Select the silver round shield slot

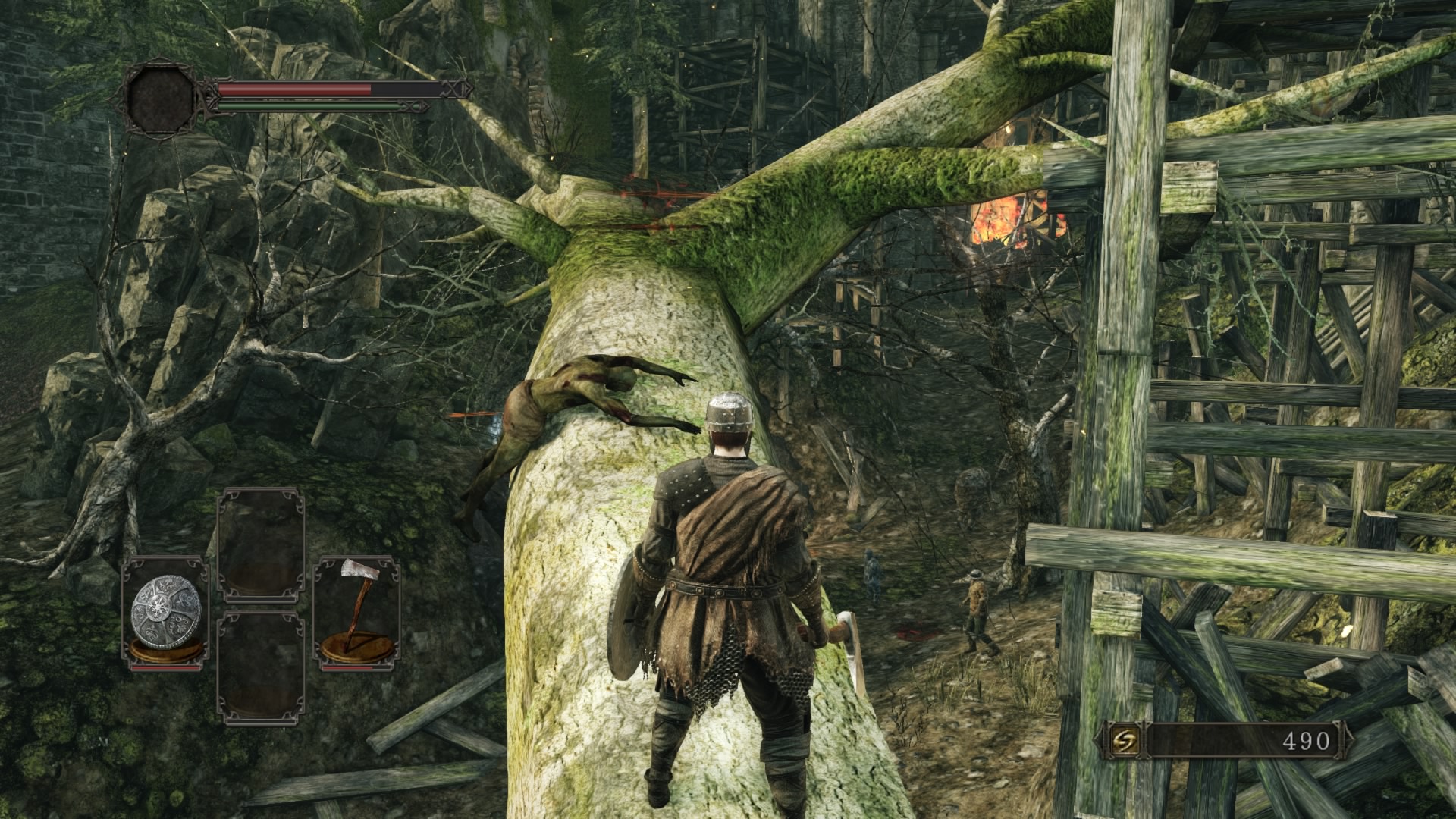[166, 613]
